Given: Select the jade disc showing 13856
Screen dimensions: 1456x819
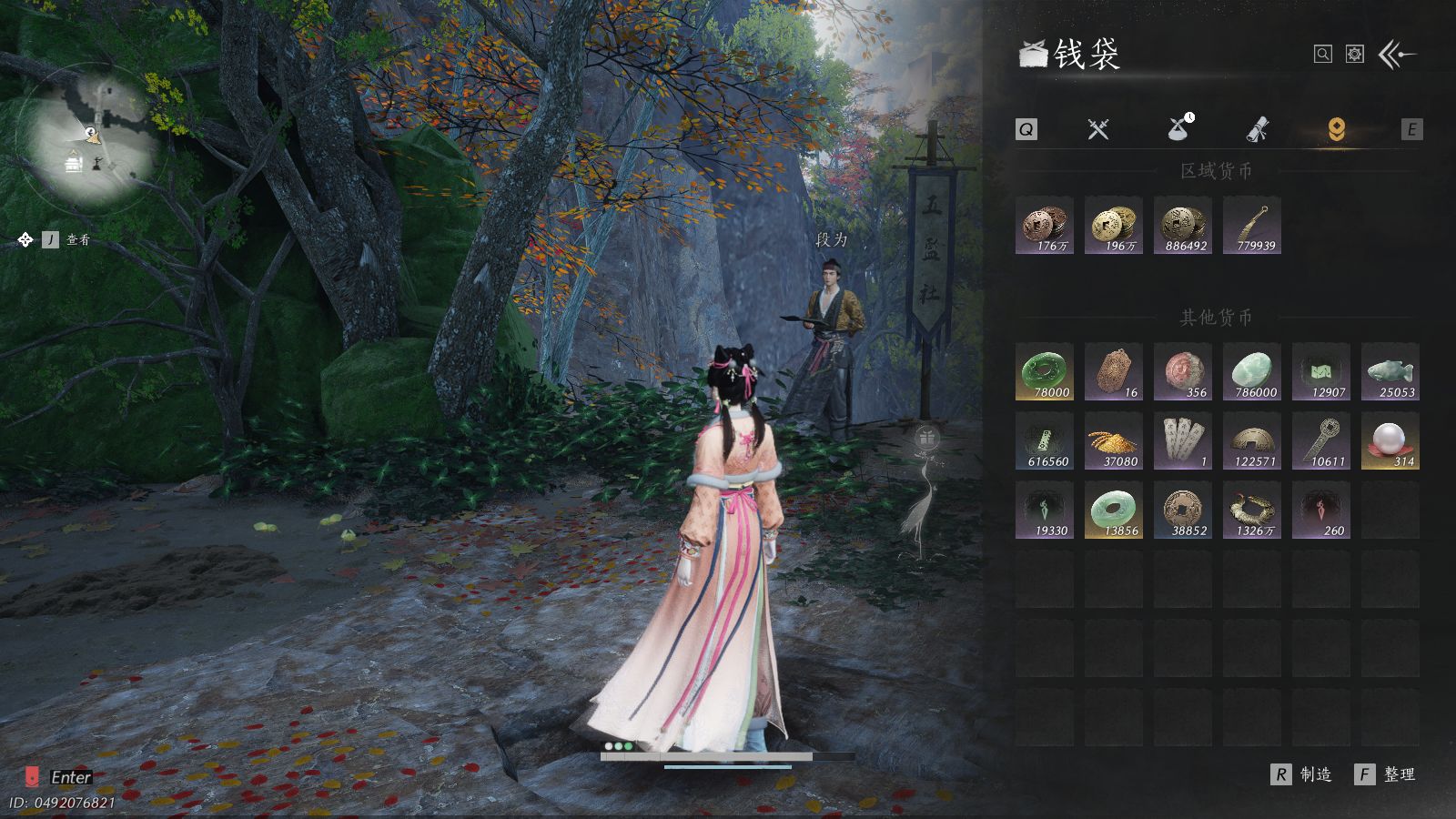Looking at the screenshot, I should [1114, 510].
